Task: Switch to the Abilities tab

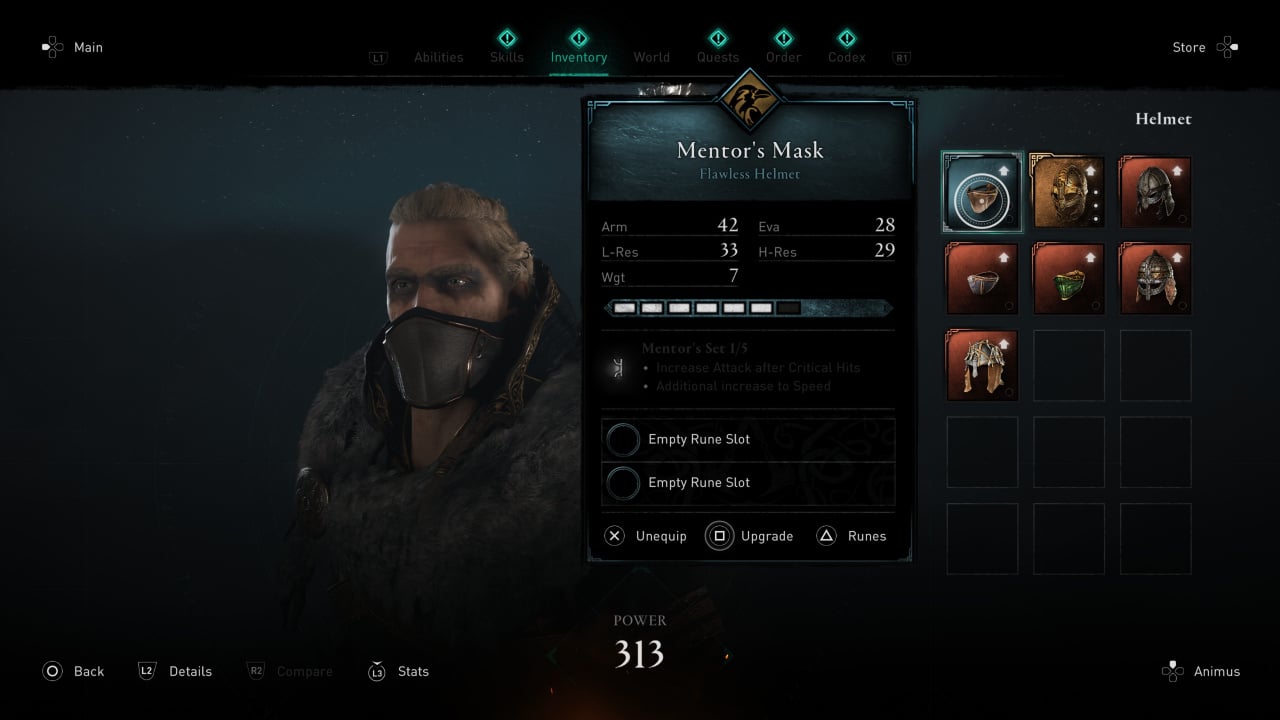Action: [x=439, y=57]
